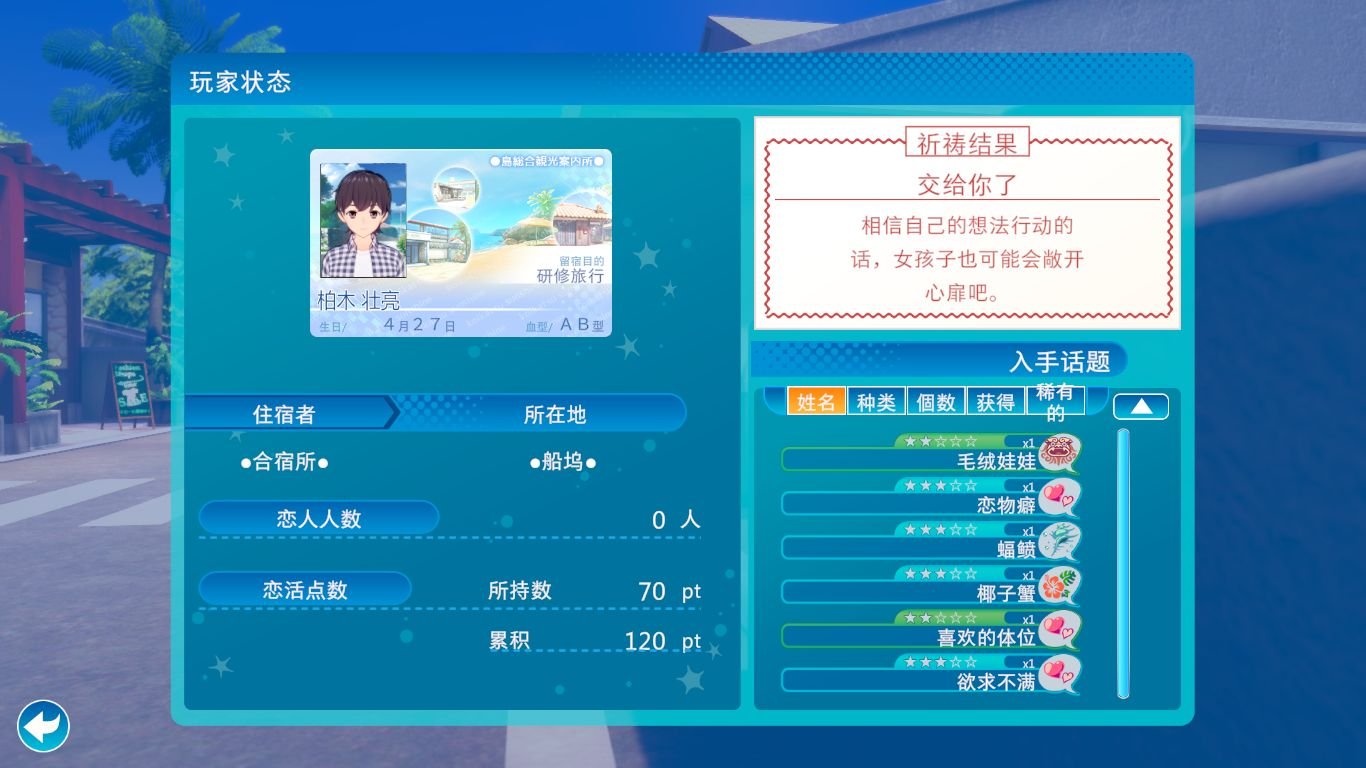Screen dimensions: 1366x768
Task: Click the 恋人人数 button
Action: coord(318,518)
